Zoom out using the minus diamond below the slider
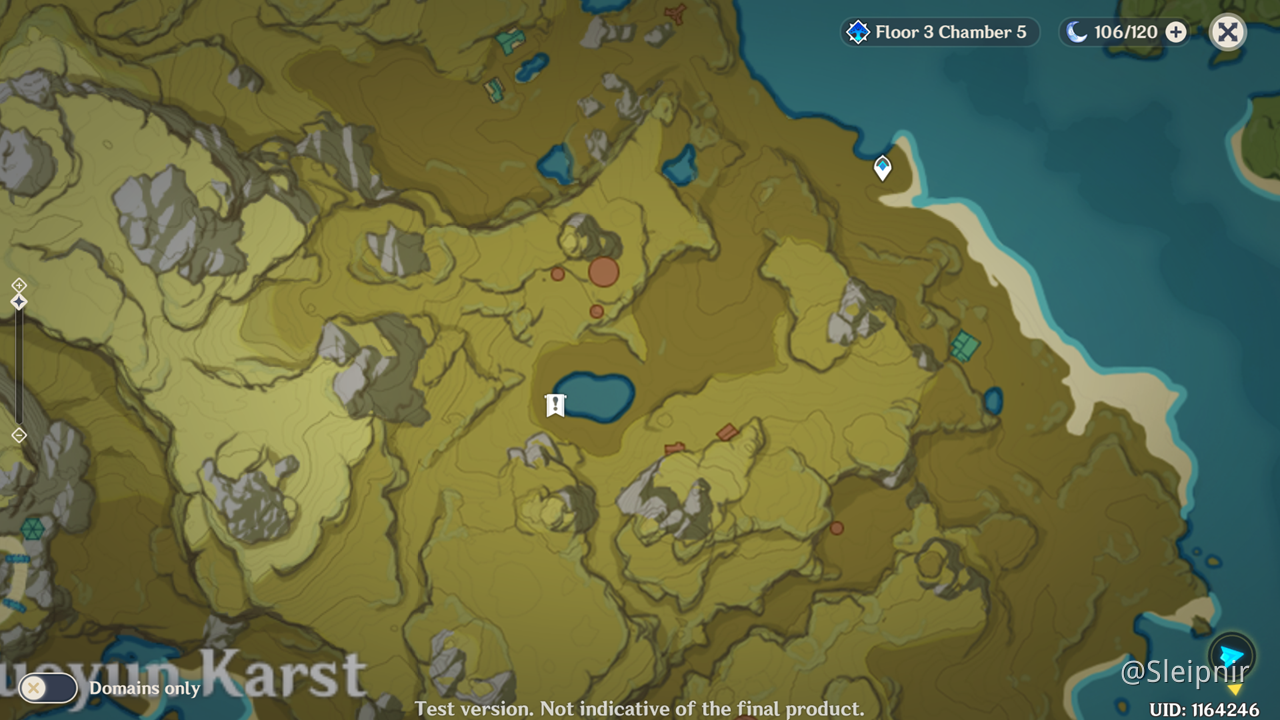The height and width of the screenshot is (720, 1280). point(17,434)
